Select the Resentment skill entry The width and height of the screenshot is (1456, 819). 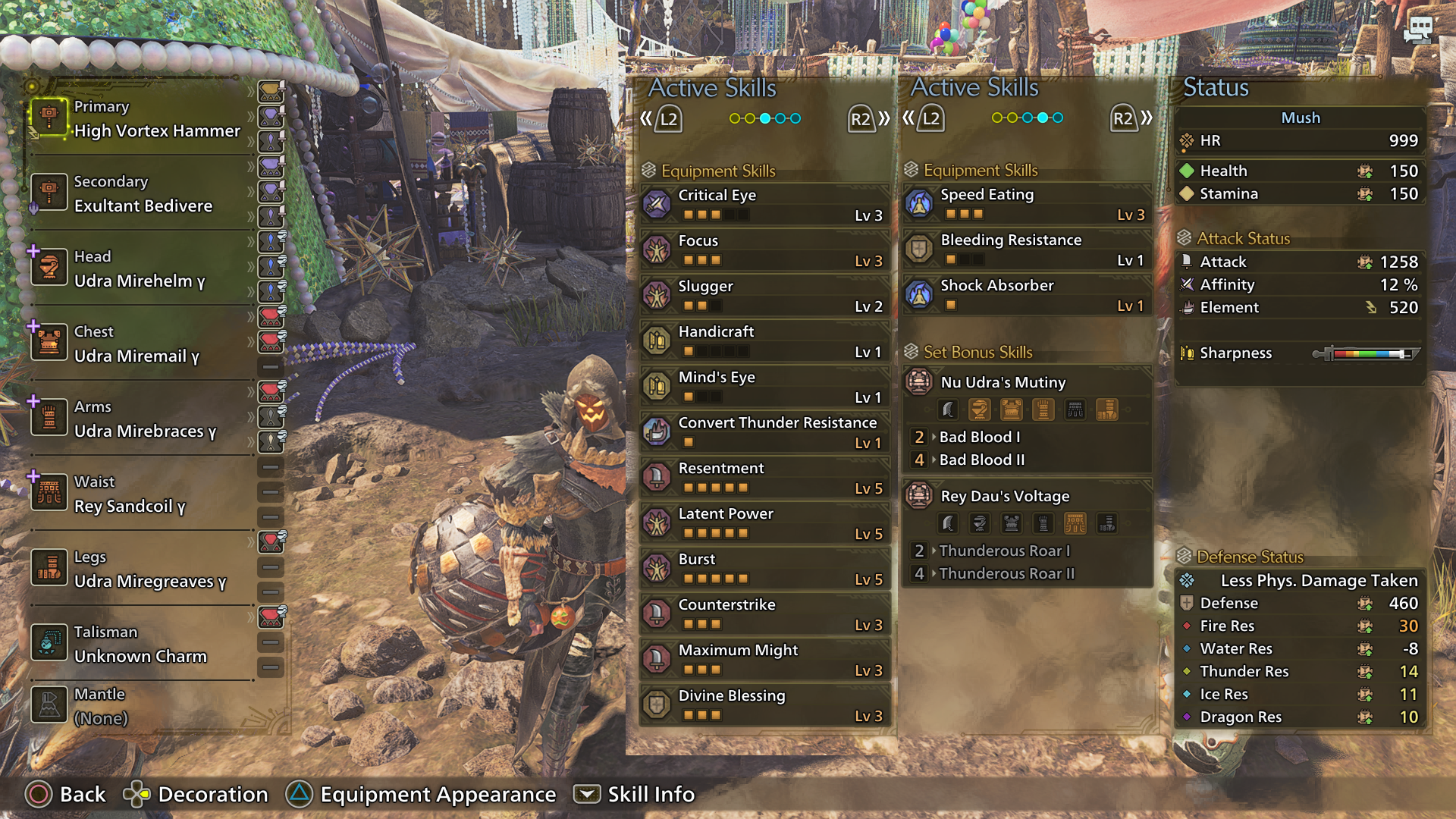point(764,478)
